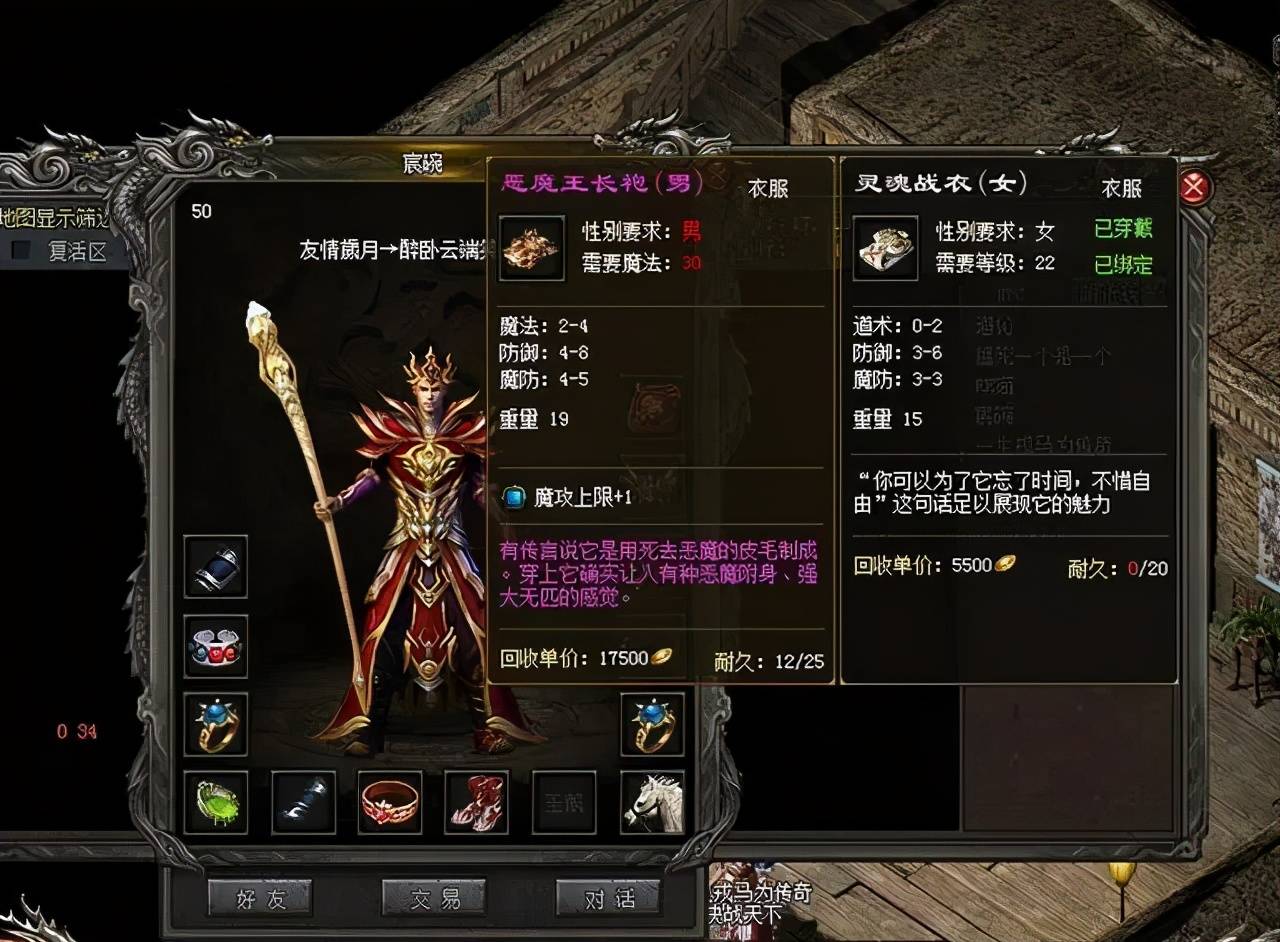Close the character equipment window
The height and width of the screenshot is (942, 1280).
1196,188
